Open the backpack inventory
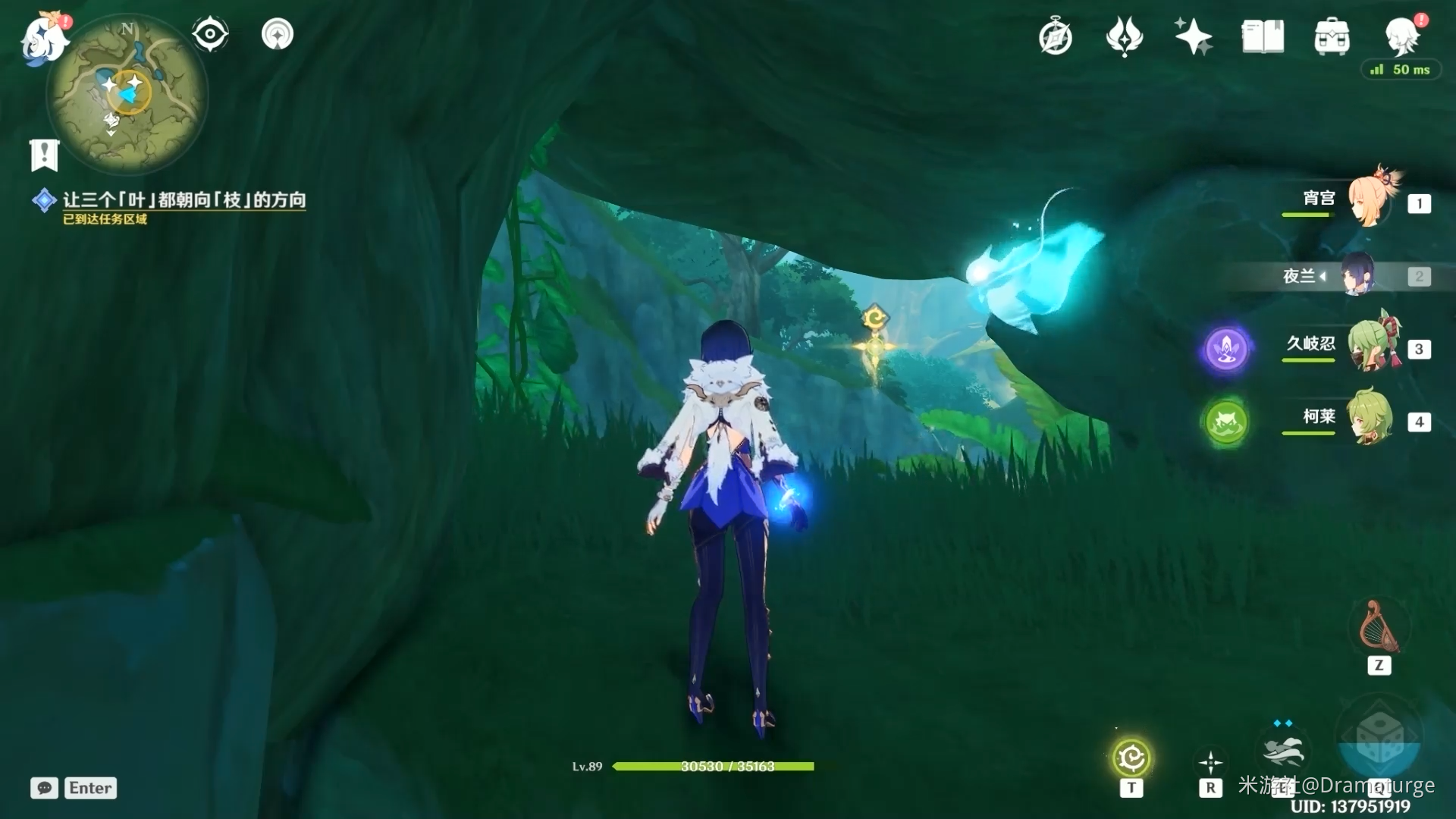 [x=1332, y=36]
